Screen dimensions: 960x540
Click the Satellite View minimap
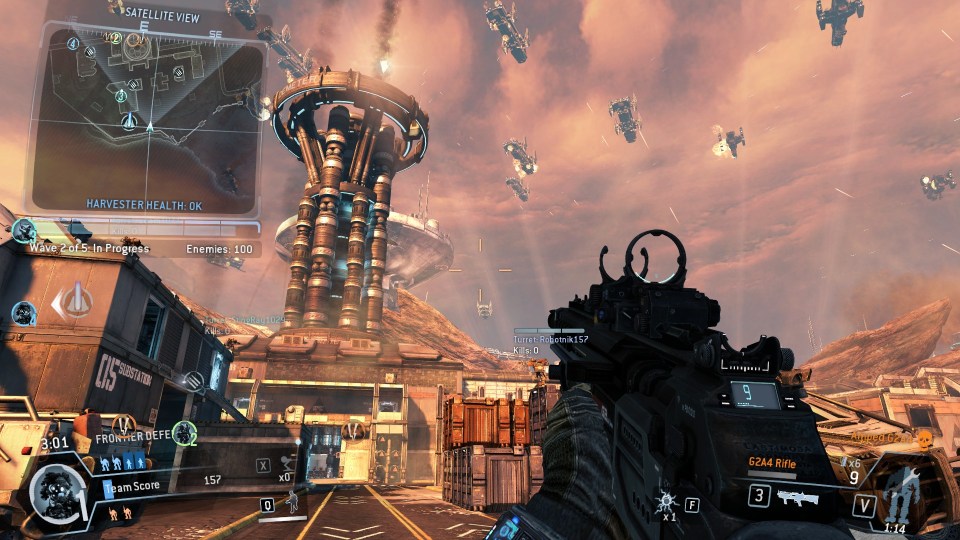coord(146,110)
